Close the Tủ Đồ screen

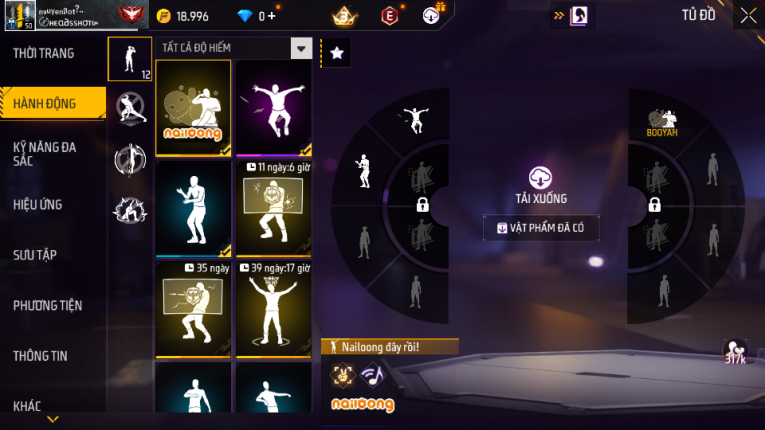[x=748, y=15]
